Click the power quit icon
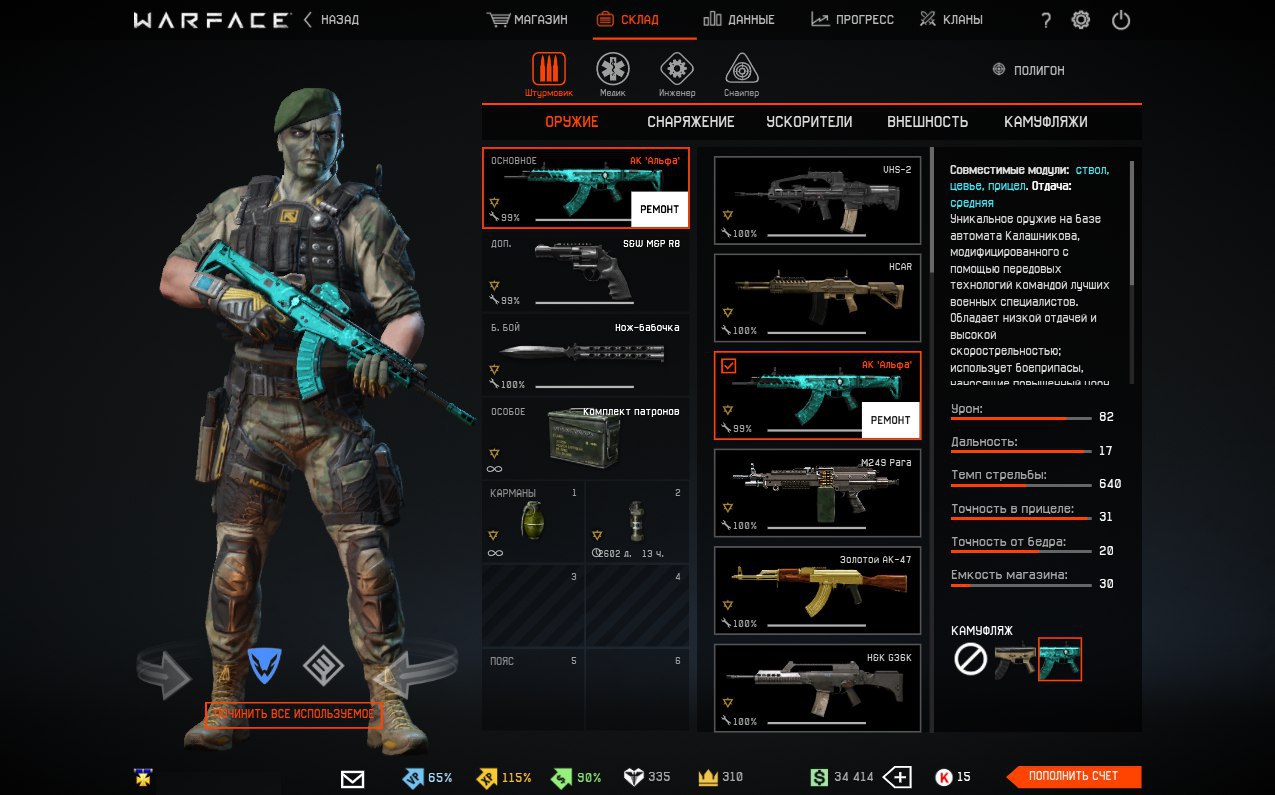Screen dimensions: 1275x795 [x=1121, y=20]
